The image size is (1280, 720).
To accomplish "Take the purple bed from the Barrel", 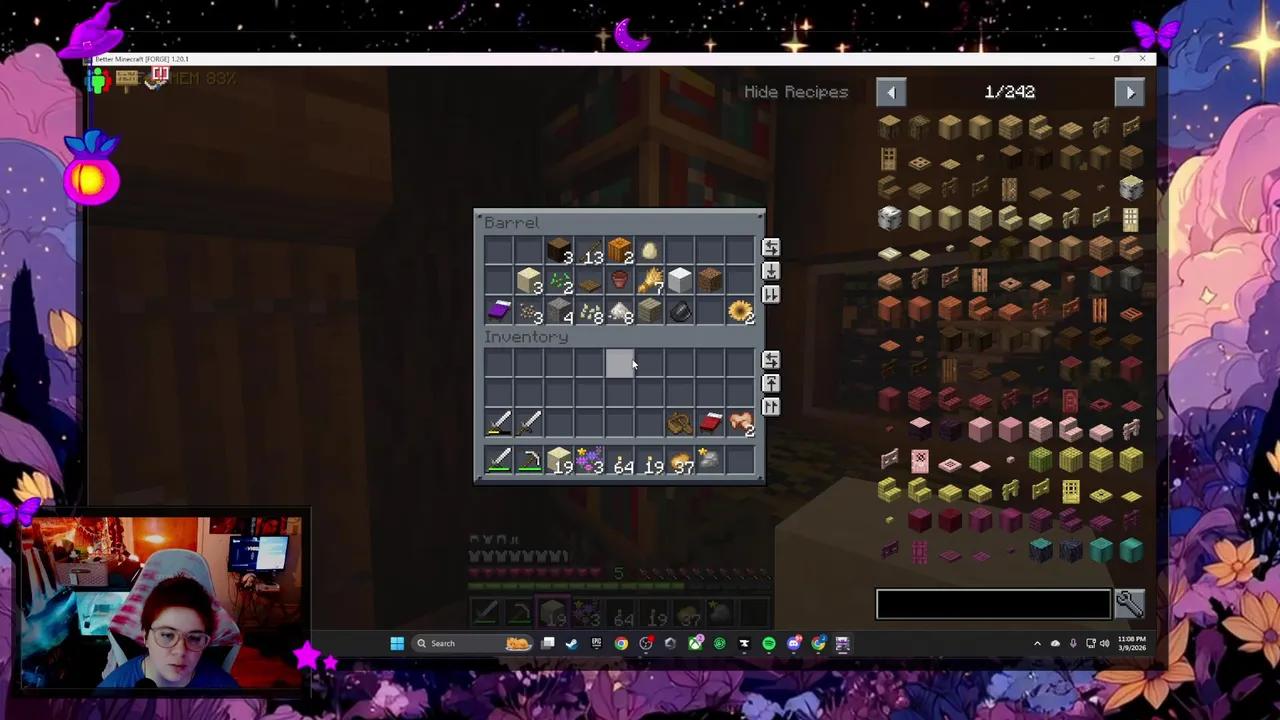I will click(x=499, y=311).
